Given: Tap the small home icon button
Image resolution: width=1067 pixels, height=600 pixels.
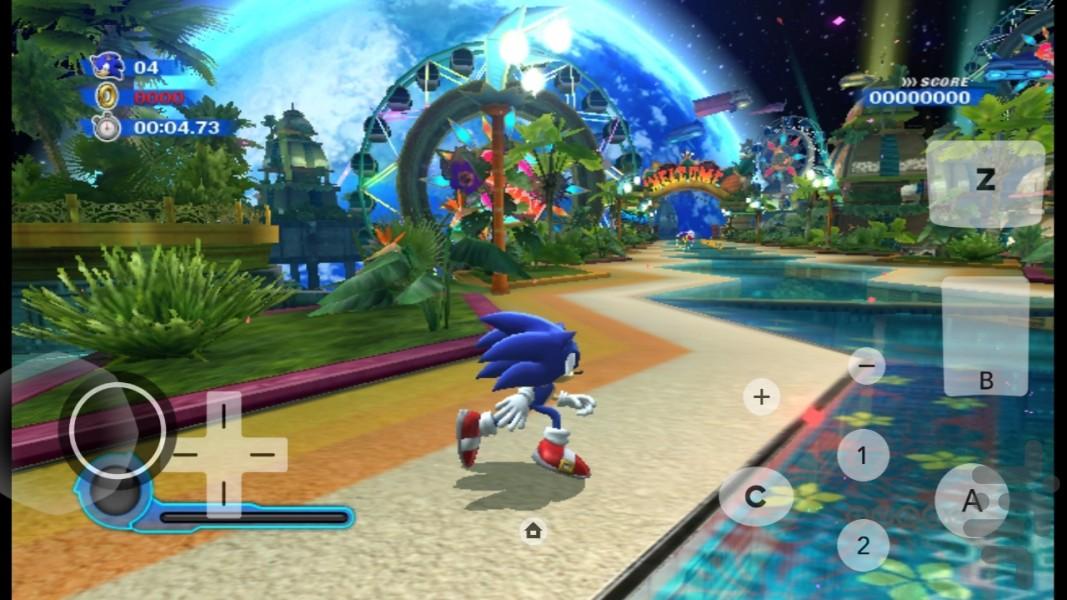Looking at the screenshot, I should tap(533, 530).
